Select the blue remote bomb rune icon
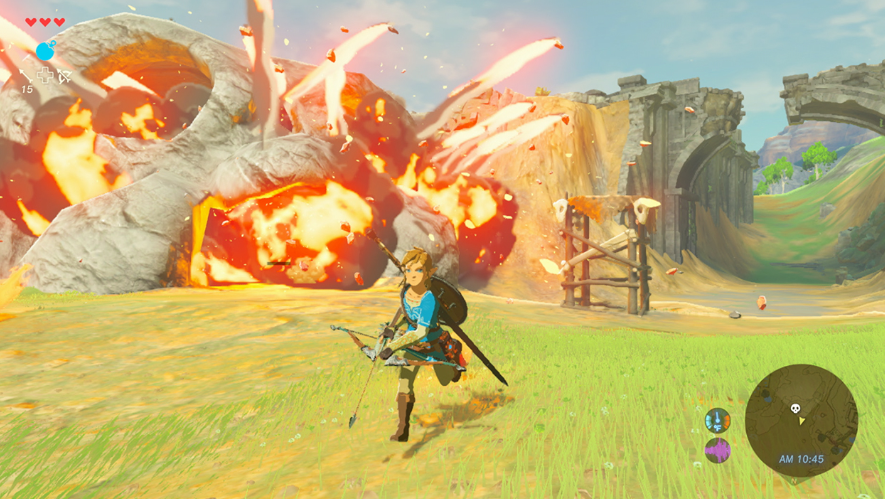The image size is (885, 499). (44, 51)
